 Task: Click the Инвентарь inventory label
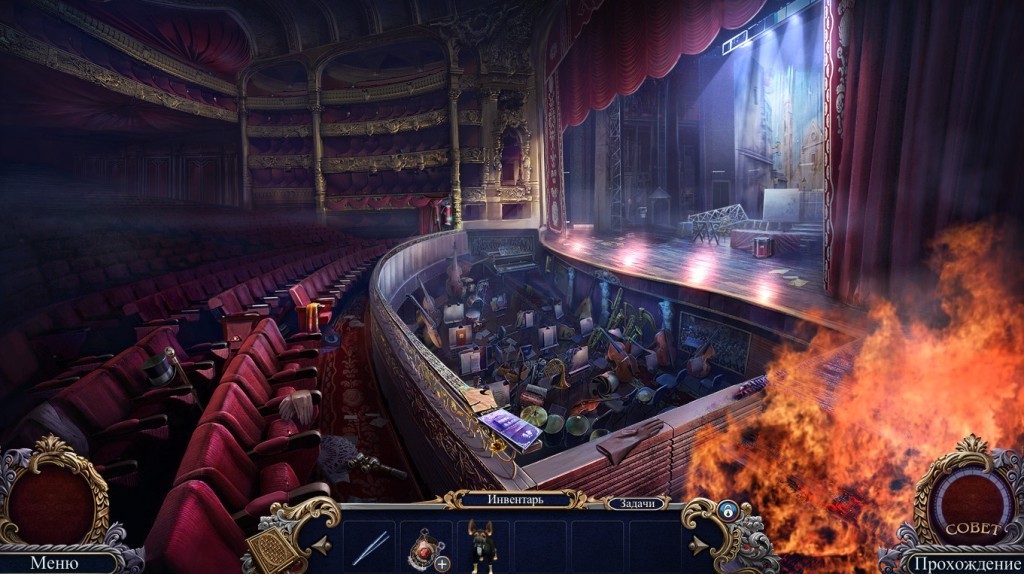click(514, 499)
